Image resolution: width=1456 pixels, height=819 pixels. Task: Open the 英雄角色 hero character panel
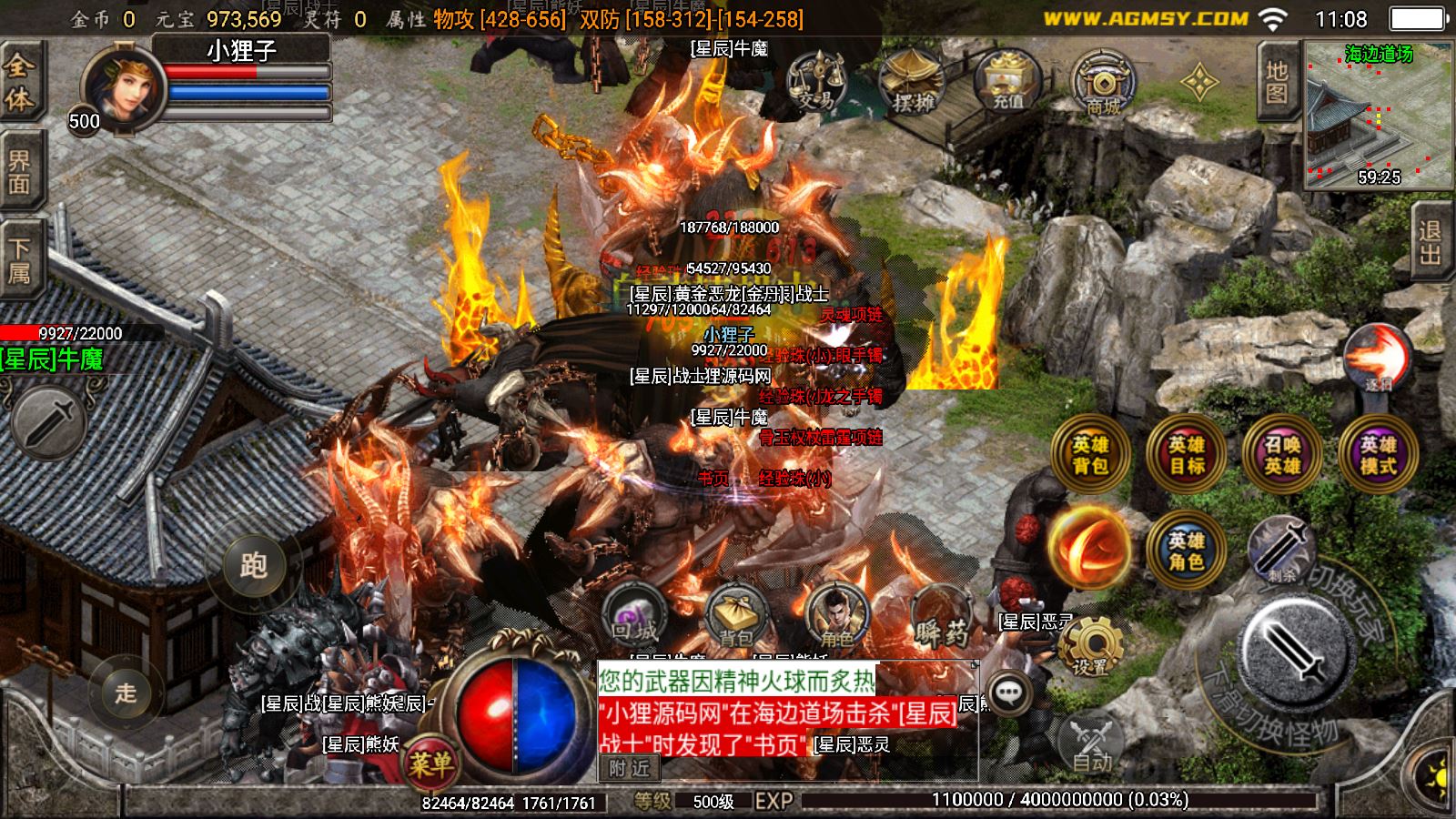[1186, 550]
